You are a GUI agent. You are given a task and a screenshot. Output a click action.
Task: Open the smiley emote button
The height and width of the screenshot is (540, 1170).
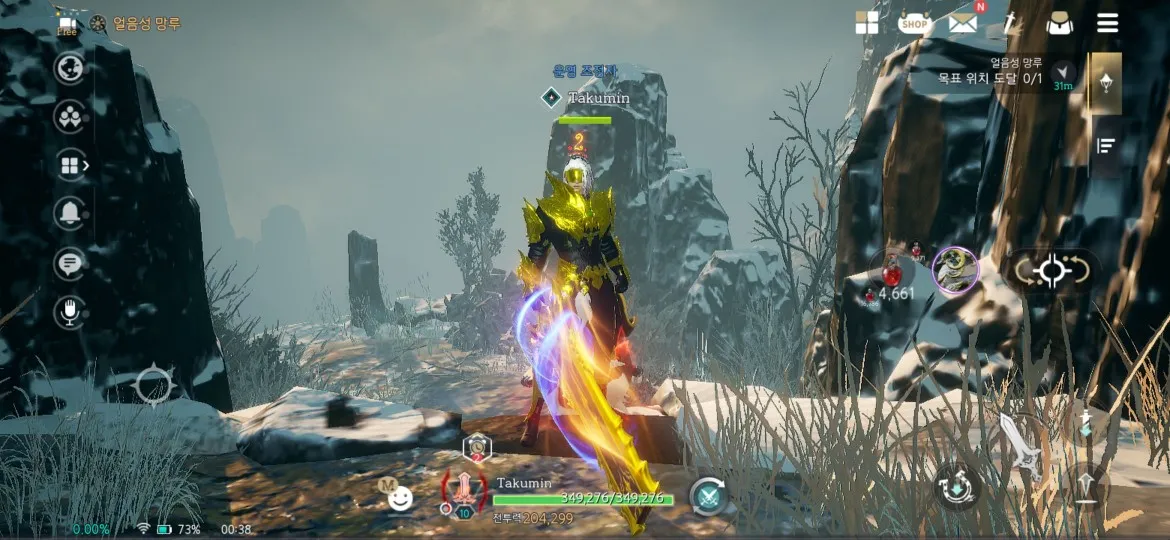(399, 496)
